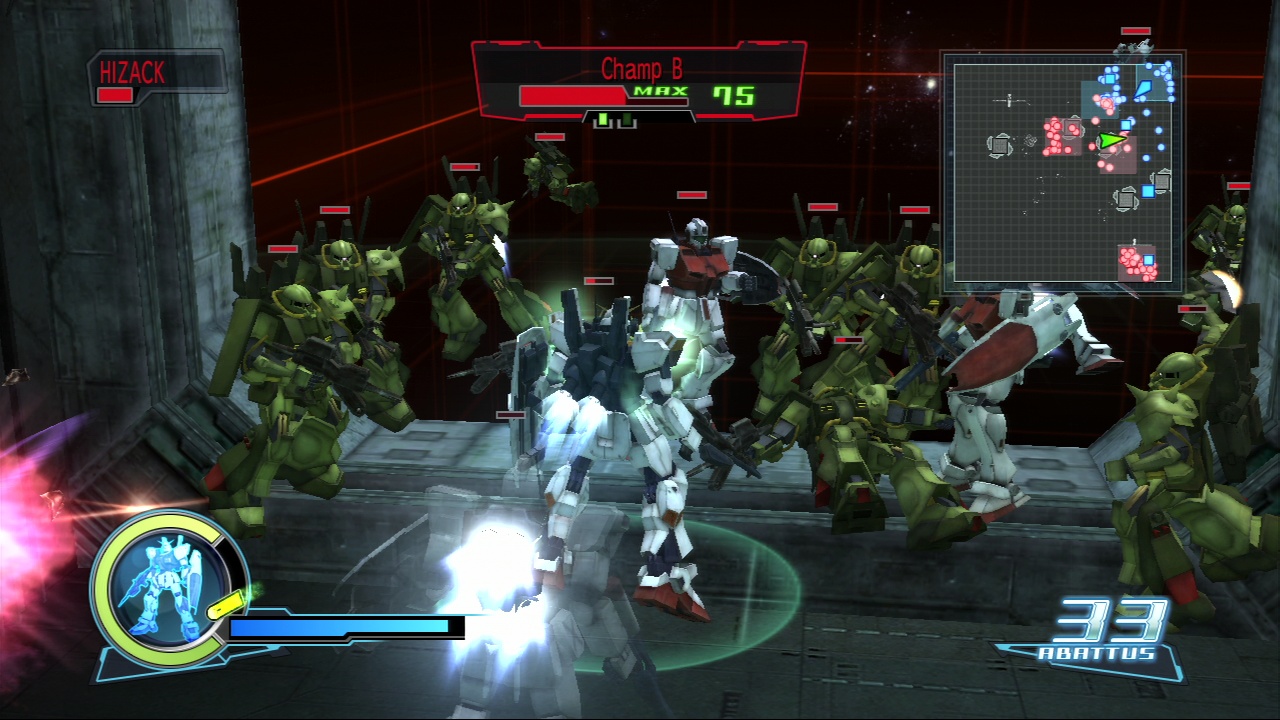1280x720 pixels.
Task: Click the green player arrow on minimap
Action: (x=1110, y=141)
